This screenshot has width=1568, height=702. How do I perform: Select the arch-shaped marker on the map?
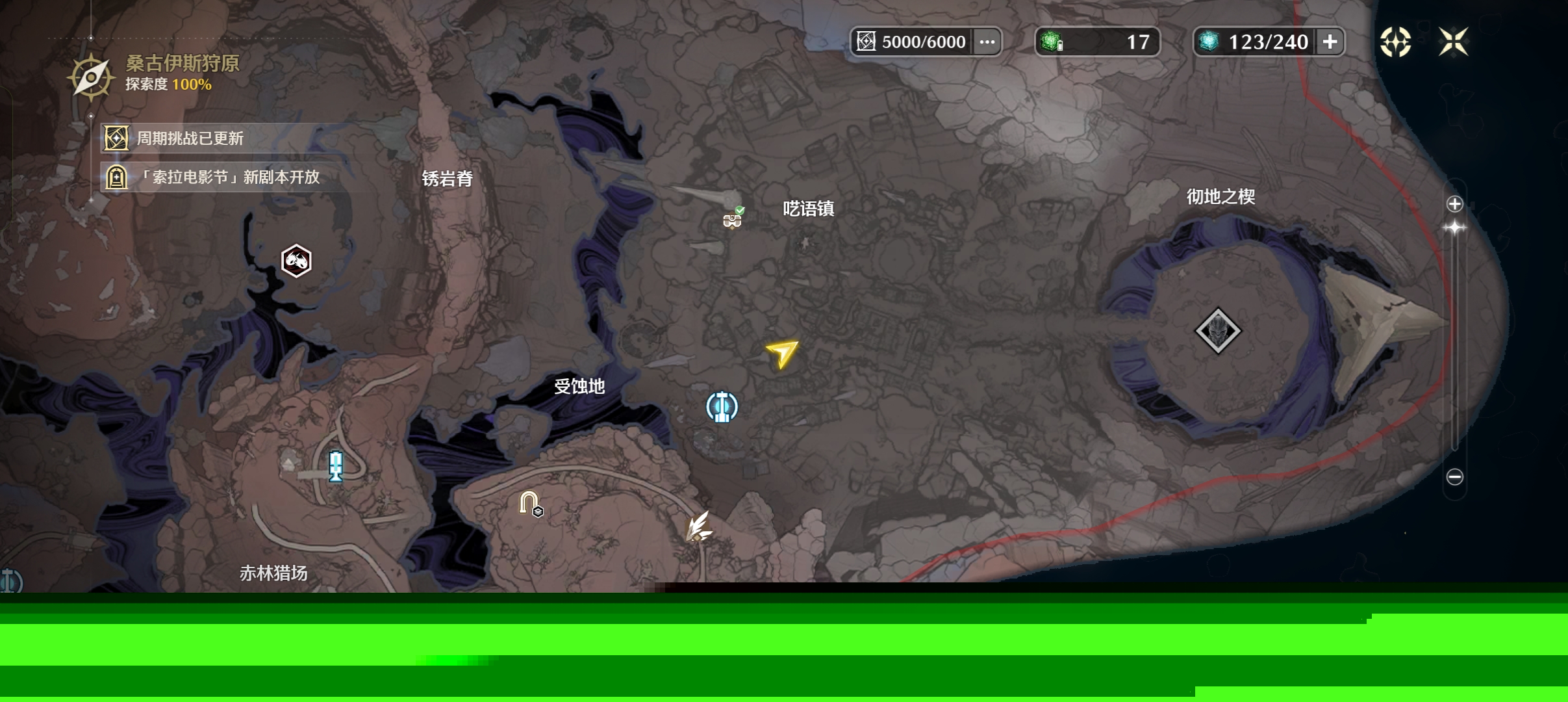(529, 503)
